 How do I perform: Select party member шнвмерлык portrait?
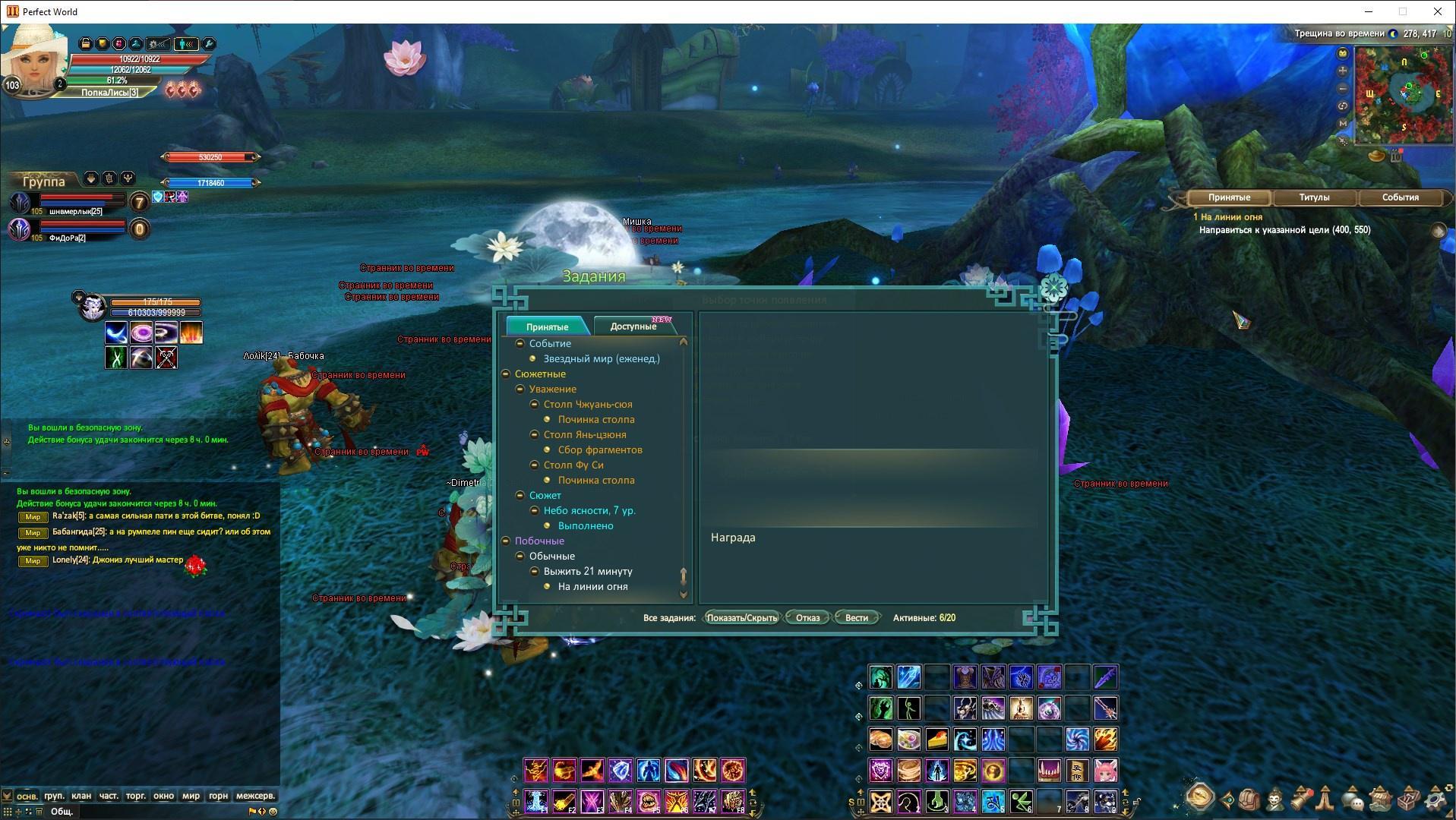tap(21, 202)
